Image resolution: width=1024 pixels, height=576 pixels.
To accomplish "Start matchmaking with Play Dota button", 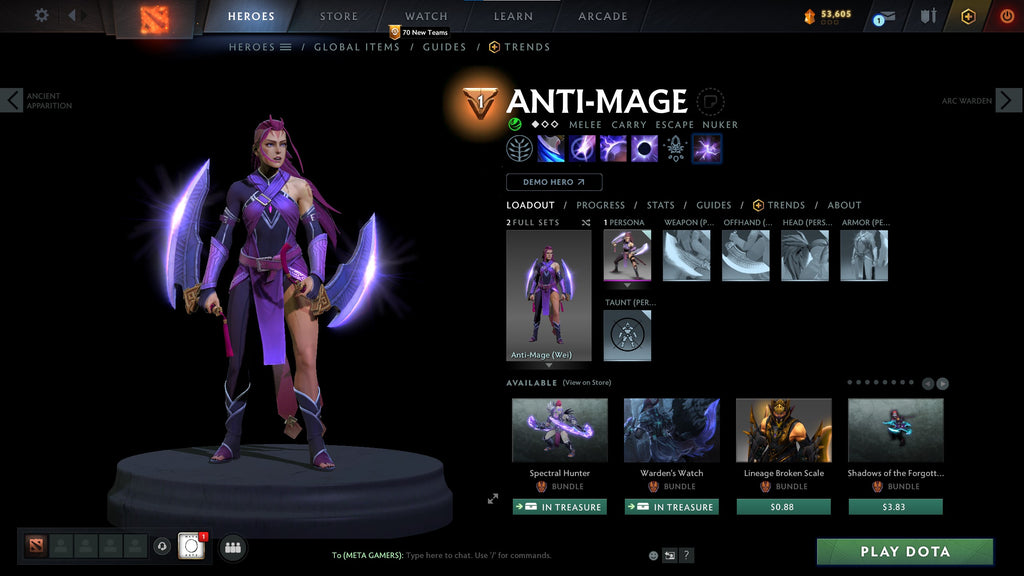I will pos(905,551).
